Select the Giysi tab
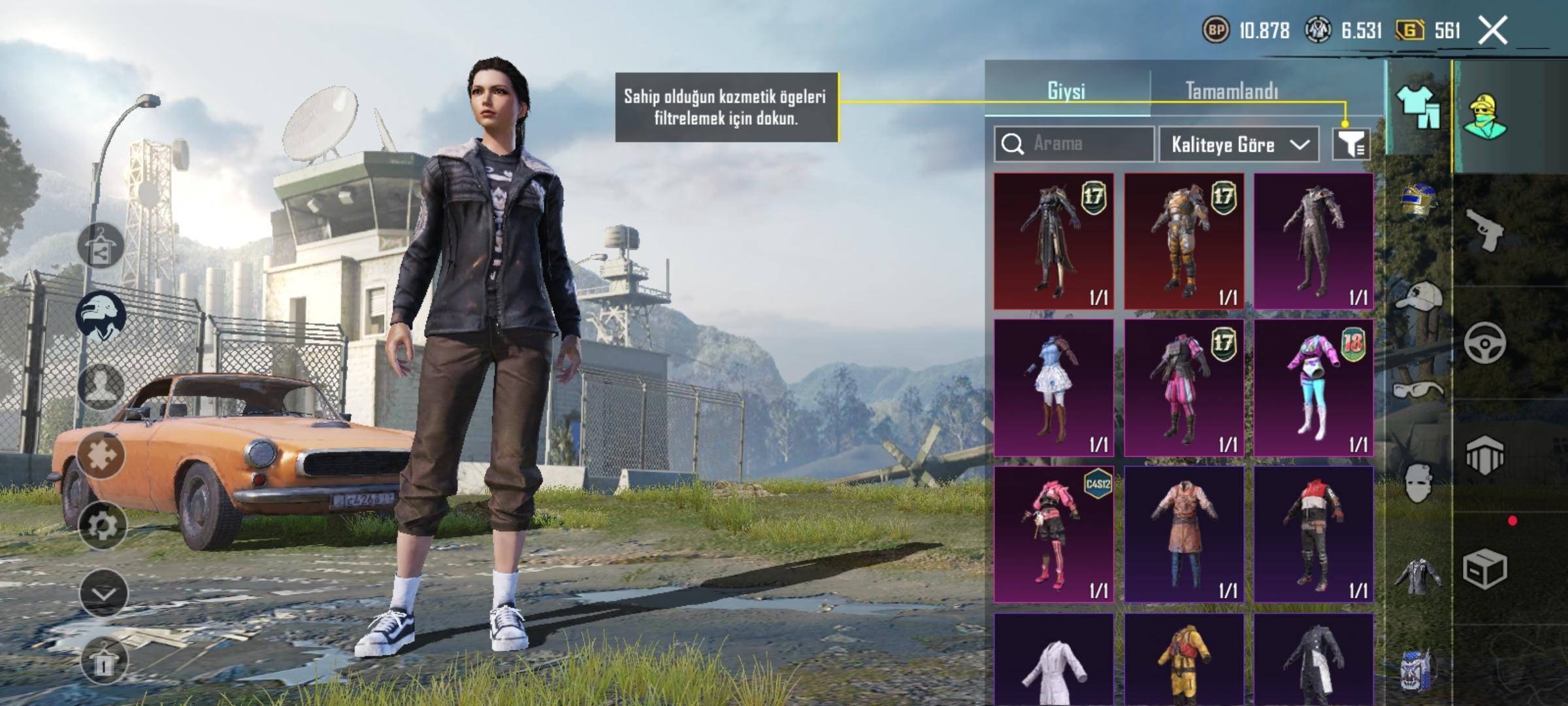This screenshot has height=706, width=1568. coord(1066,91)
